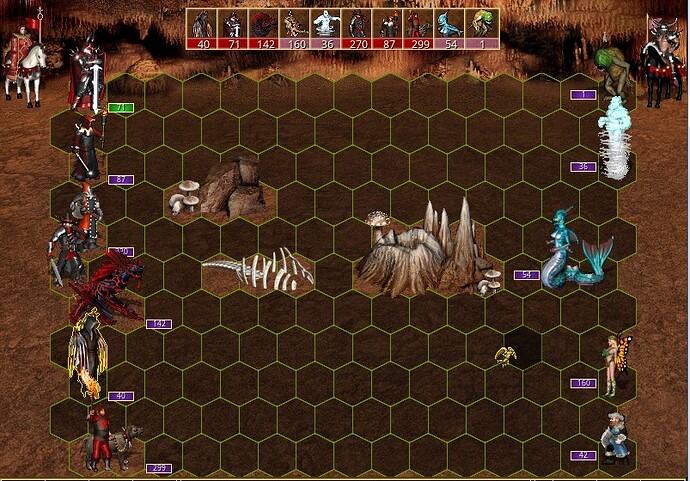The width and height of the screenshot is (690, 481).
Task: Attack the grey-haired gnome stack of 42
Action: click(614, 436)
